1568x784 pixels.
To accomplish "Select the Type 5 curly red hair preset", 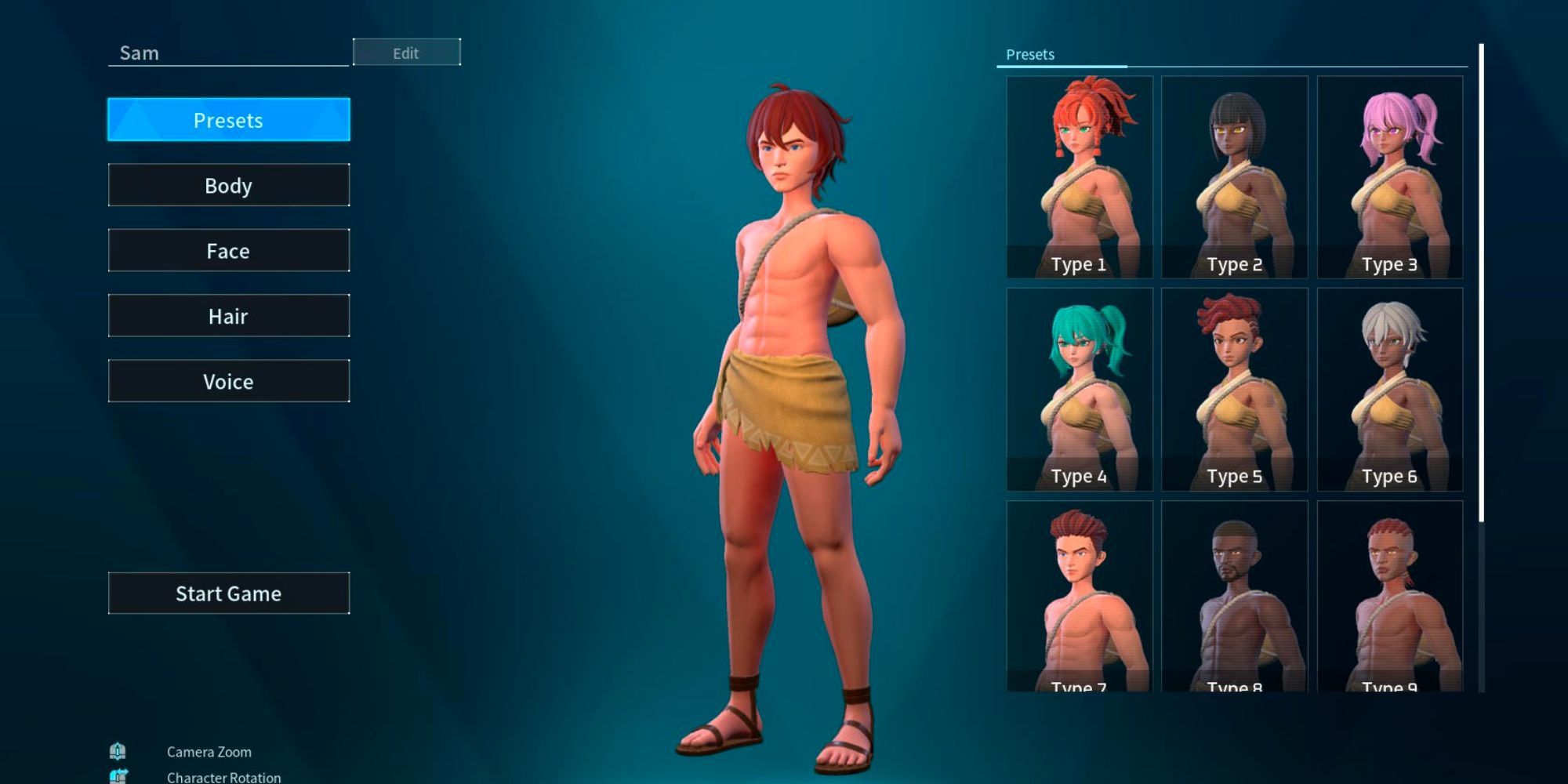I will pos(1235,384).
